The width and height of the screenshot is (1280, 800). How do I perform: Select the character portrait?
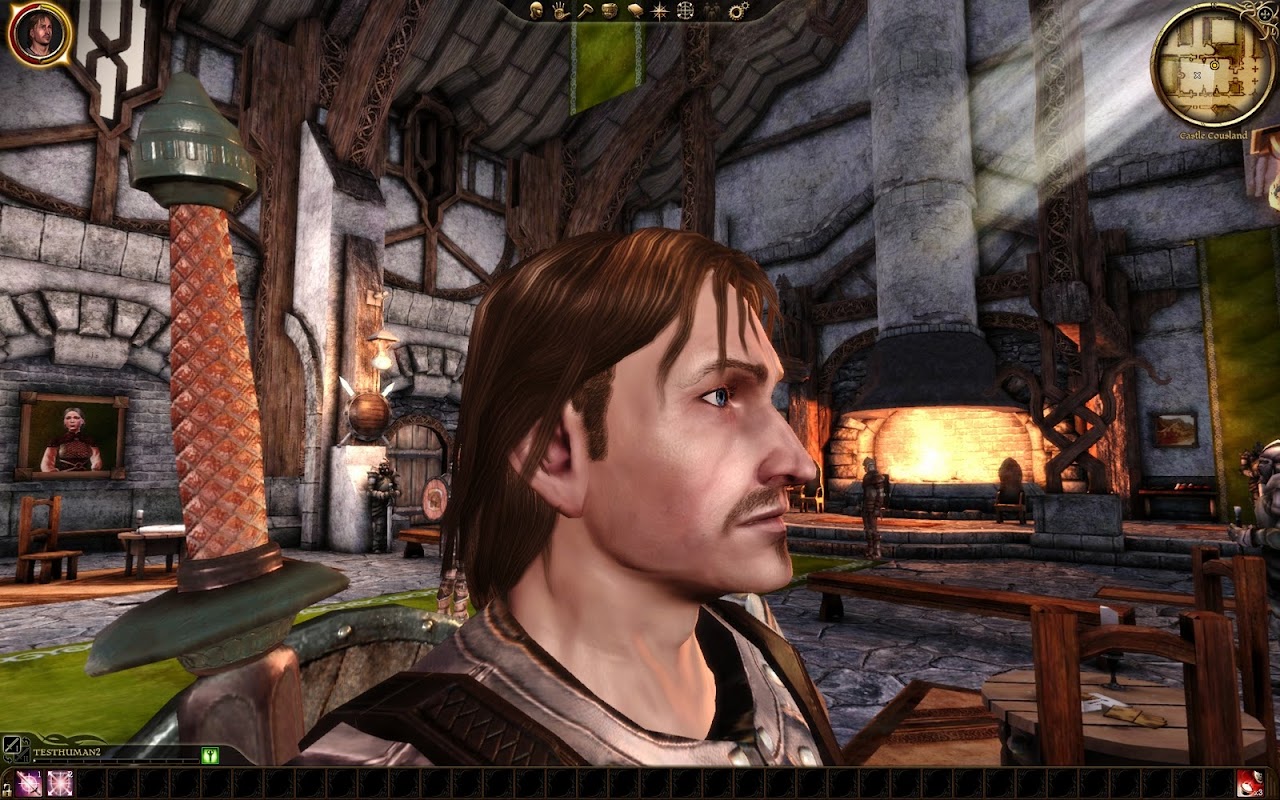[x=39, y=34]
